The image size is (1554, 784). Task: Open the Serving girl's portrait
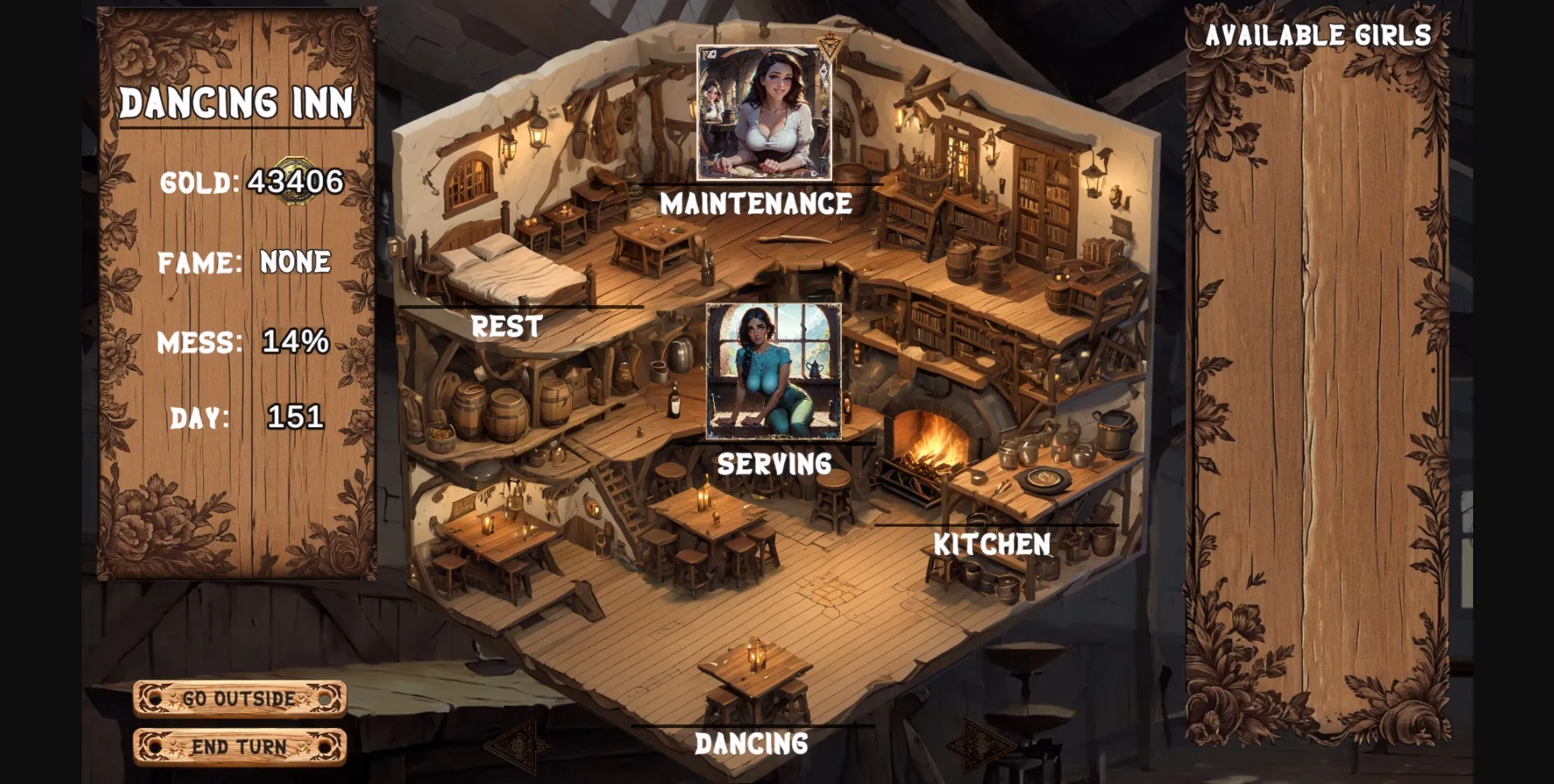pos(775,370)
